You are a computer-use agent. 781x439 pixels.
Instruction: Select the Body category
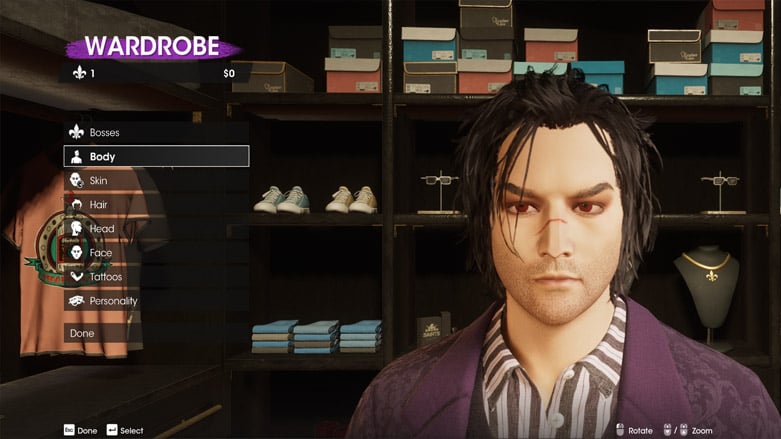(156, 156)
